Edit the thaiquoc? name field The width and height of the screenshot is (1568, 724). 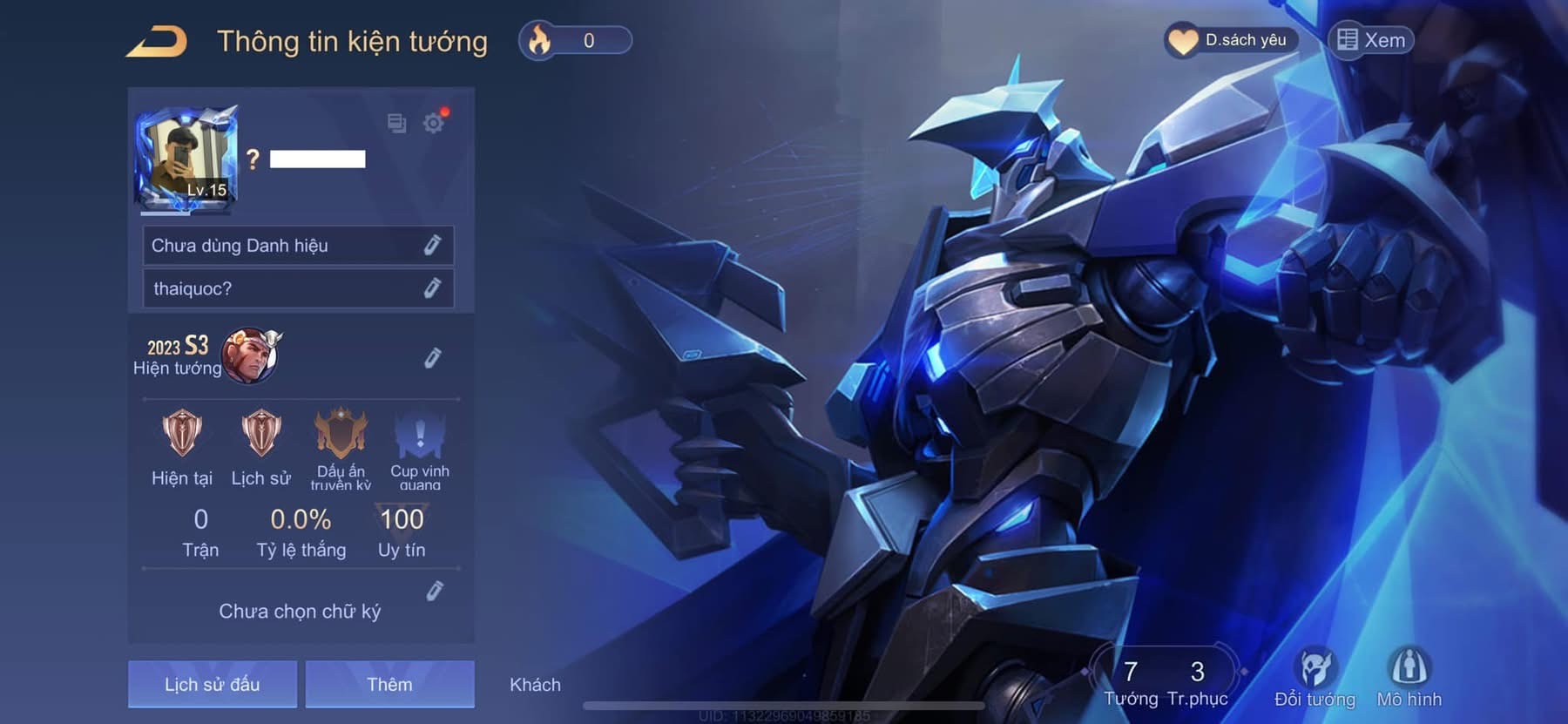pos(432,288)
